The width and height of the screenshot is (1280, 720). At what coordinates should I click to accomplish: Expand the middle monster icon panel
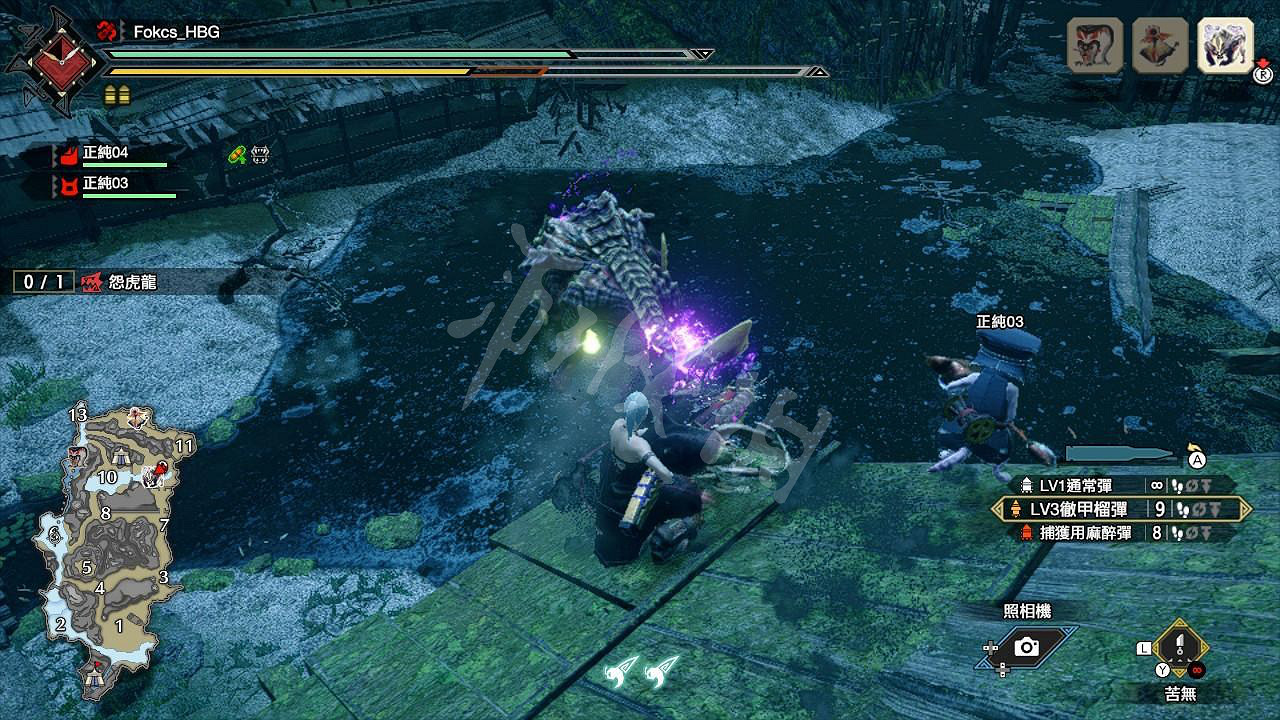(1158, 44)
